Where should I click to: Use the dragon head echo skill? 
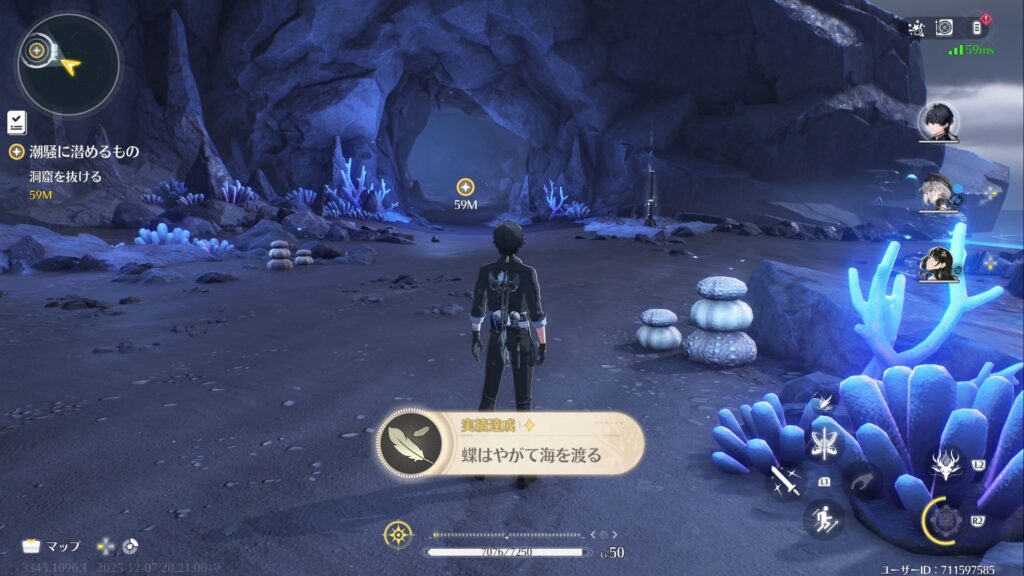pos(946,464)
